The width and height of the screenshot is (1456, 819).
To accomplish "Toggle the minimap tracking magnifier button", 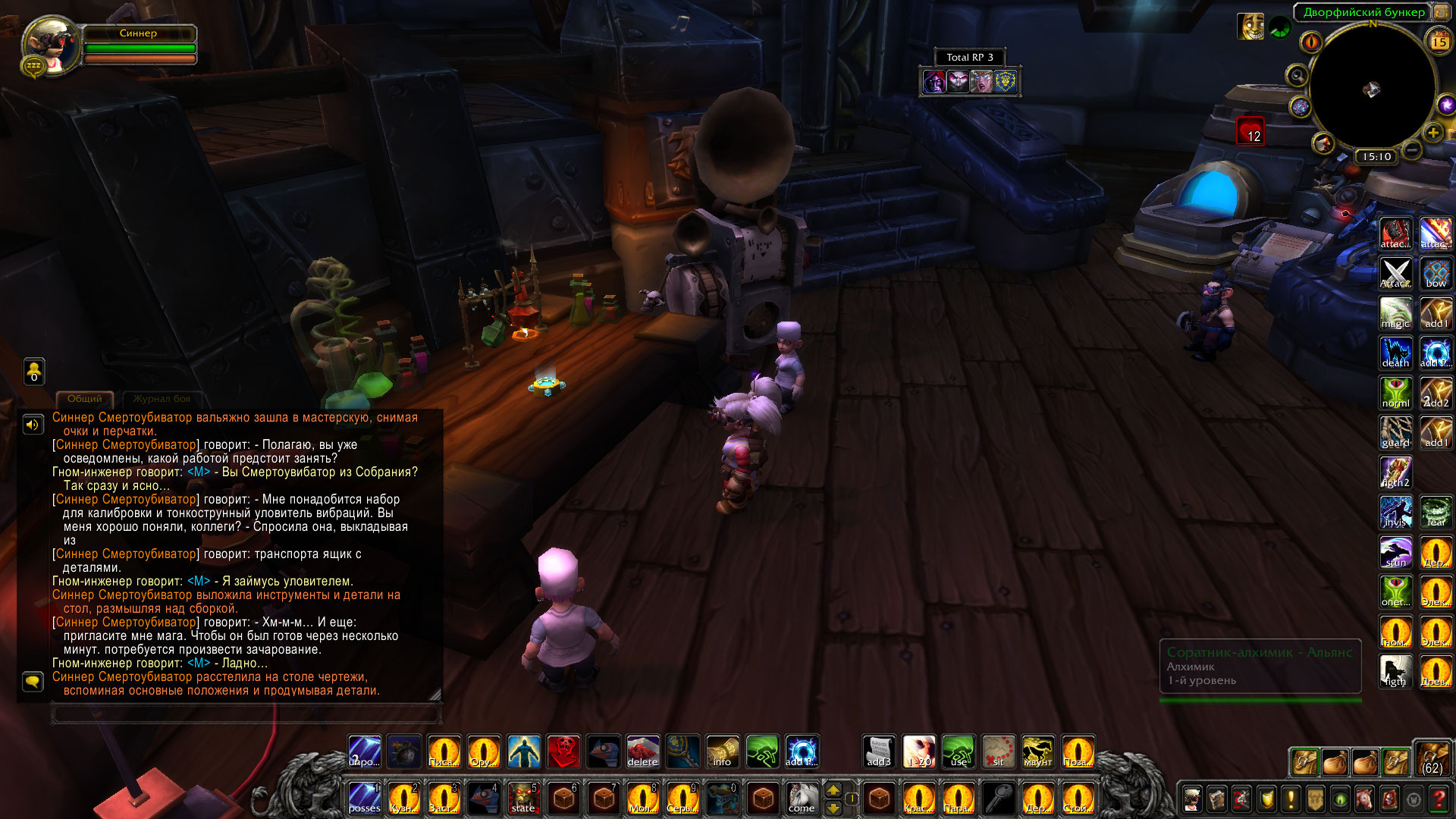I will pos(1297,75).
